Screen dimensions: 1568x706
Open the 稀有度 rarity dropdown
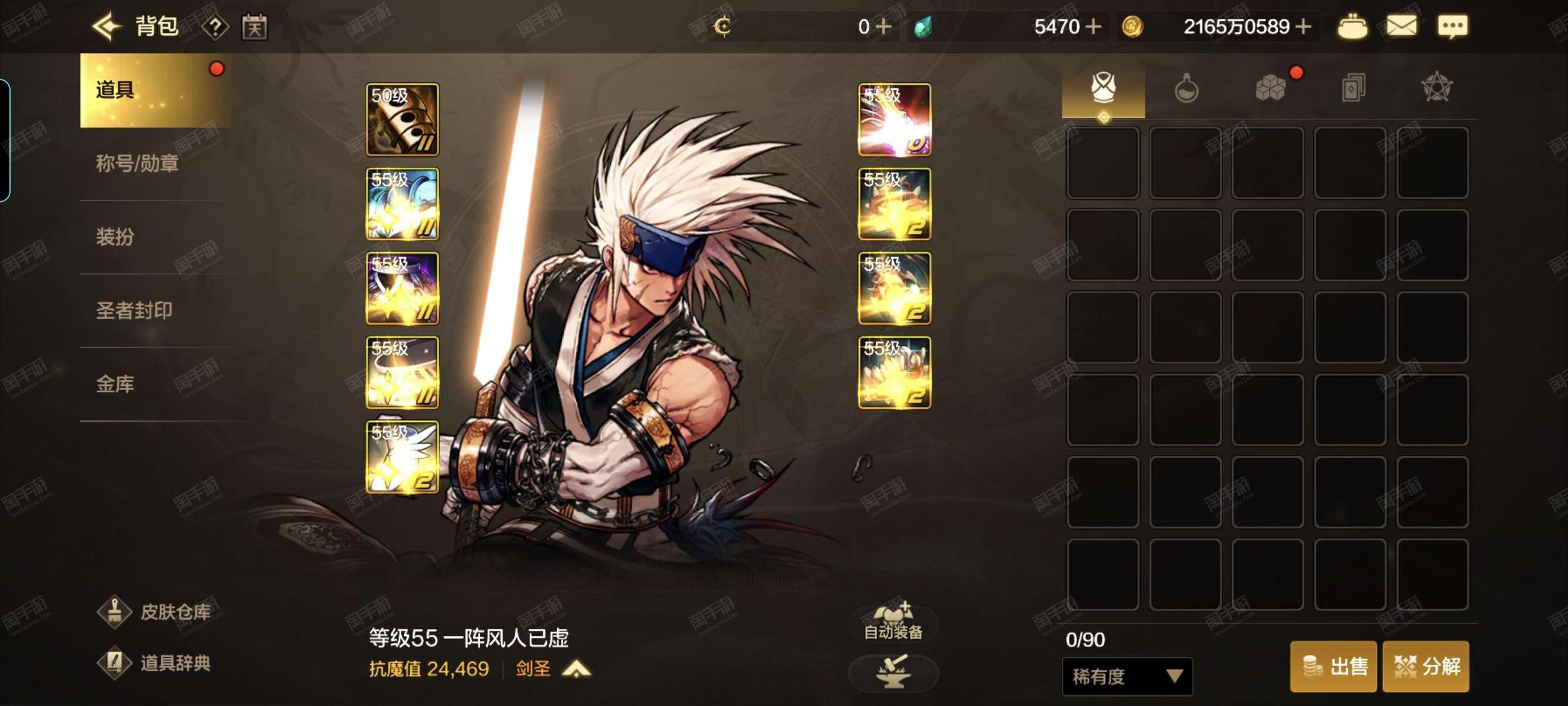(x=1127, y=676)
